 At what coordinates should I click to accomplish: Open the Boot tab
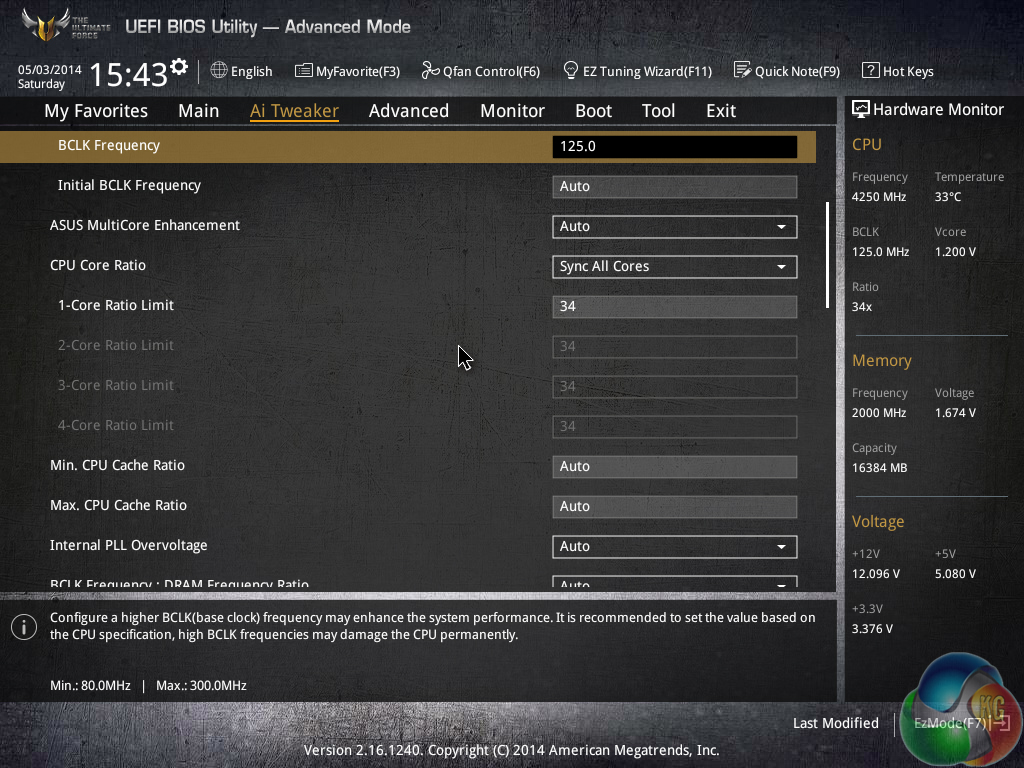593,111
